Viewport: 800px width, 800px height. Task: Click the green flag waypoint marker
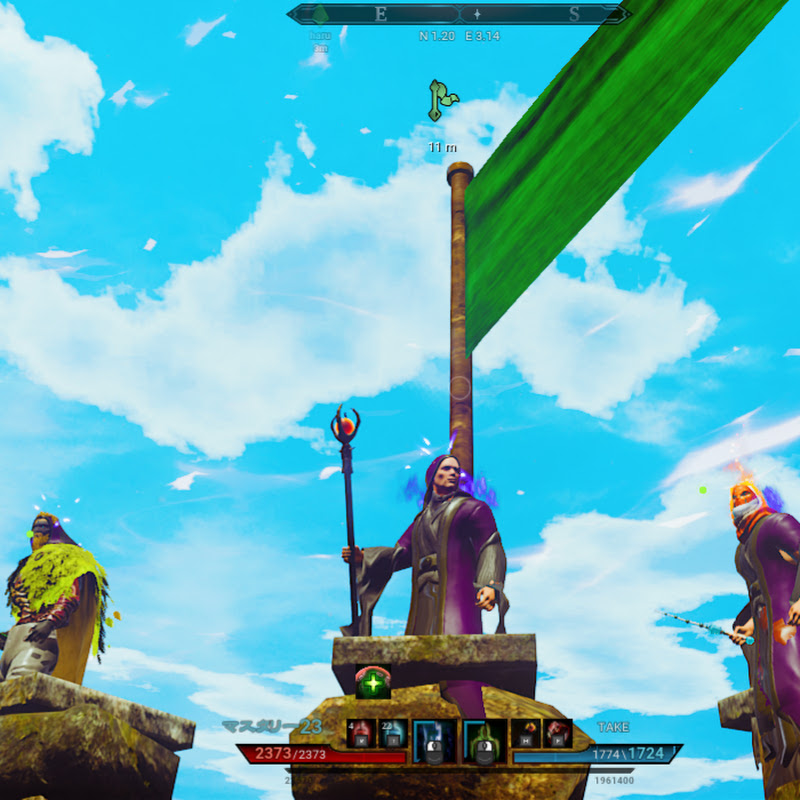tap(440, 101)
